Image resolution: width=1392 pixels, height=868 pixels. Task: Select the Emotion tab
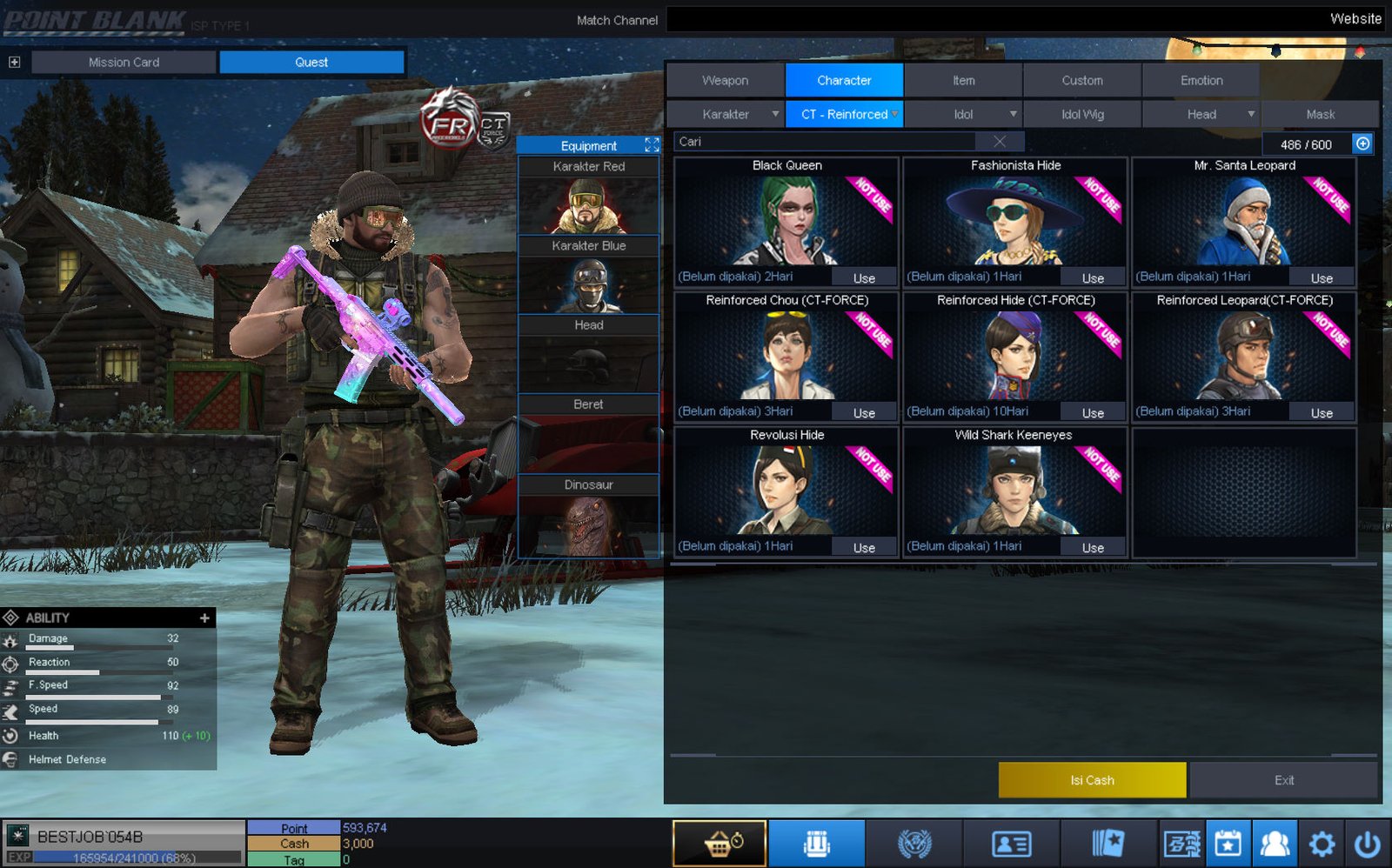point(1201,80)
